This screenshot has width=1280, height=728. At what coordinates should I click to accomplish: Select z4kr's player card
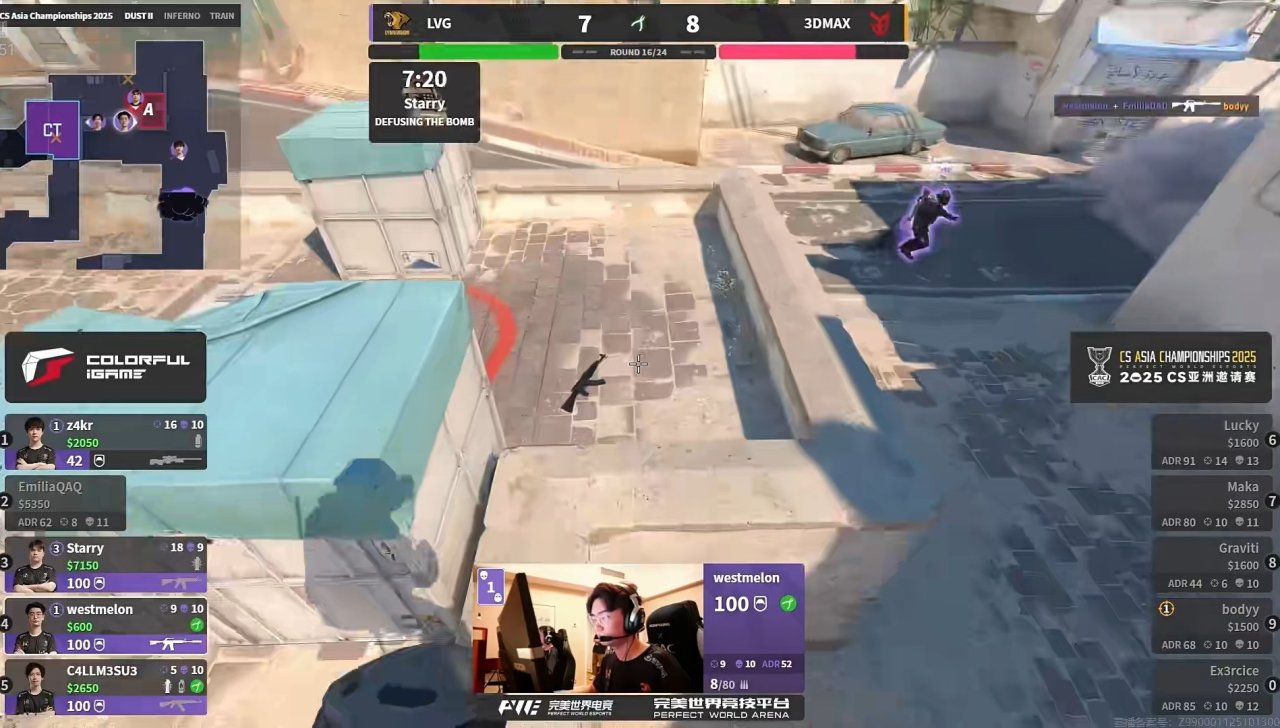[x=106, y=442]
